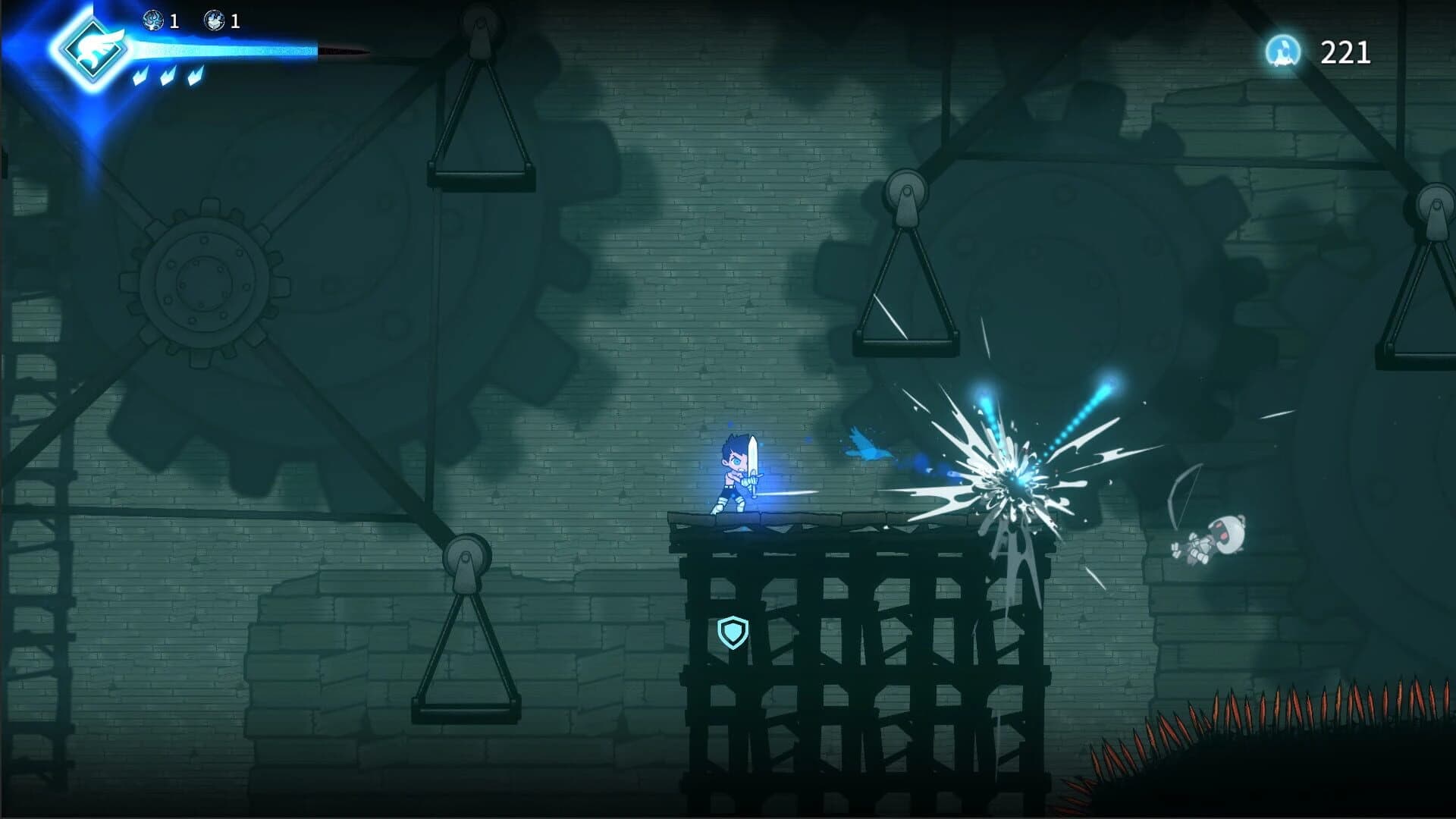
Task: Click the second ability orb showing count 1
Action: [215, 21]
